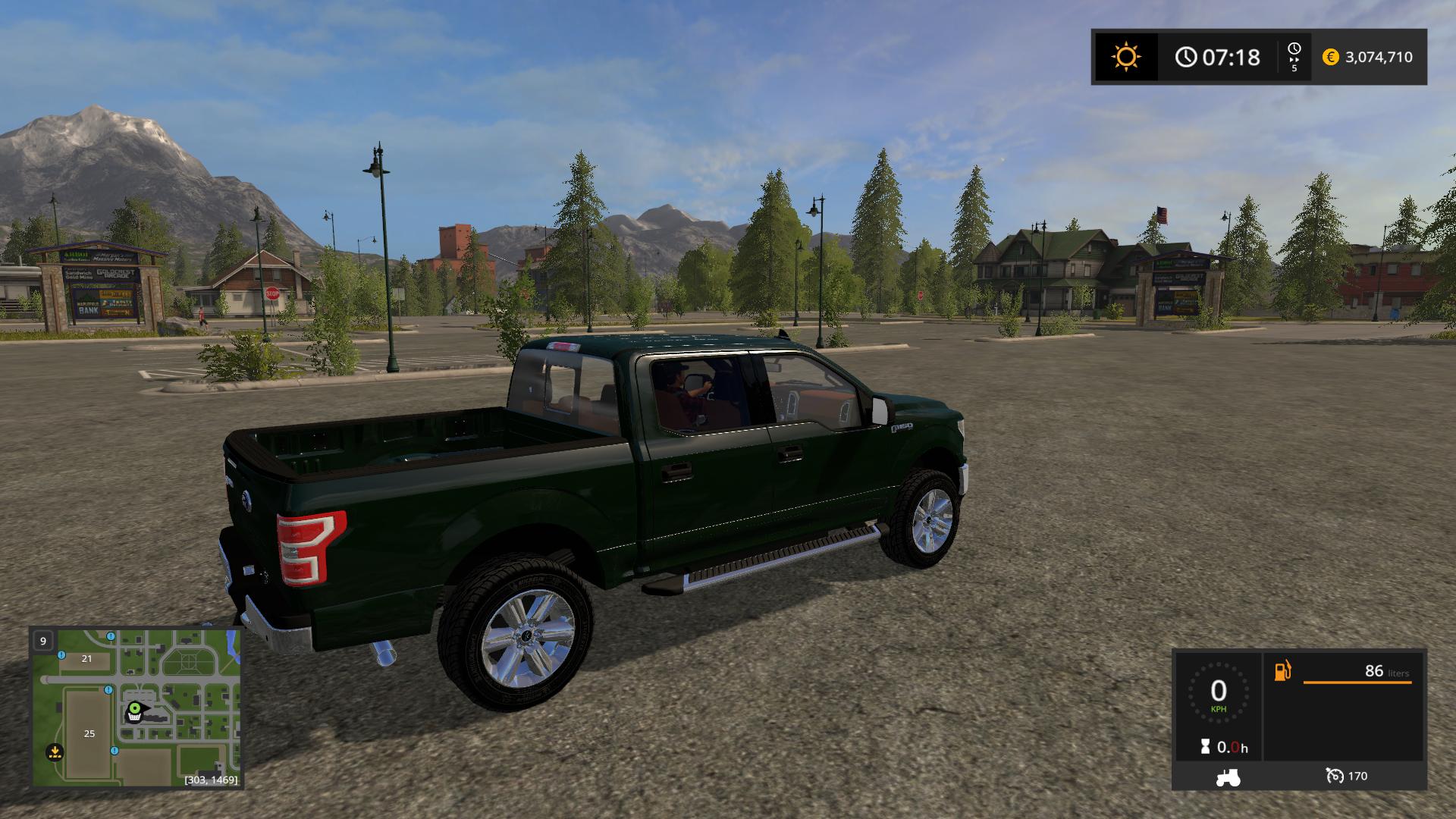This screenshot has width=1456, height=819.
Task: Click the euro coin money icon
Action: [x=1331, y=57]
